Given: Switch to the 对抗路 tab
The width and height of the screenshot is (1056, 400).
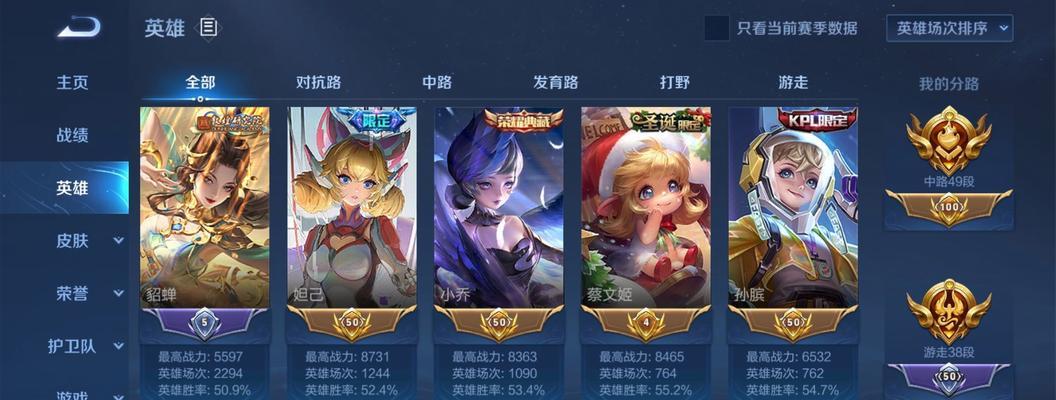Looking at the screenshot, I should 318,82.
